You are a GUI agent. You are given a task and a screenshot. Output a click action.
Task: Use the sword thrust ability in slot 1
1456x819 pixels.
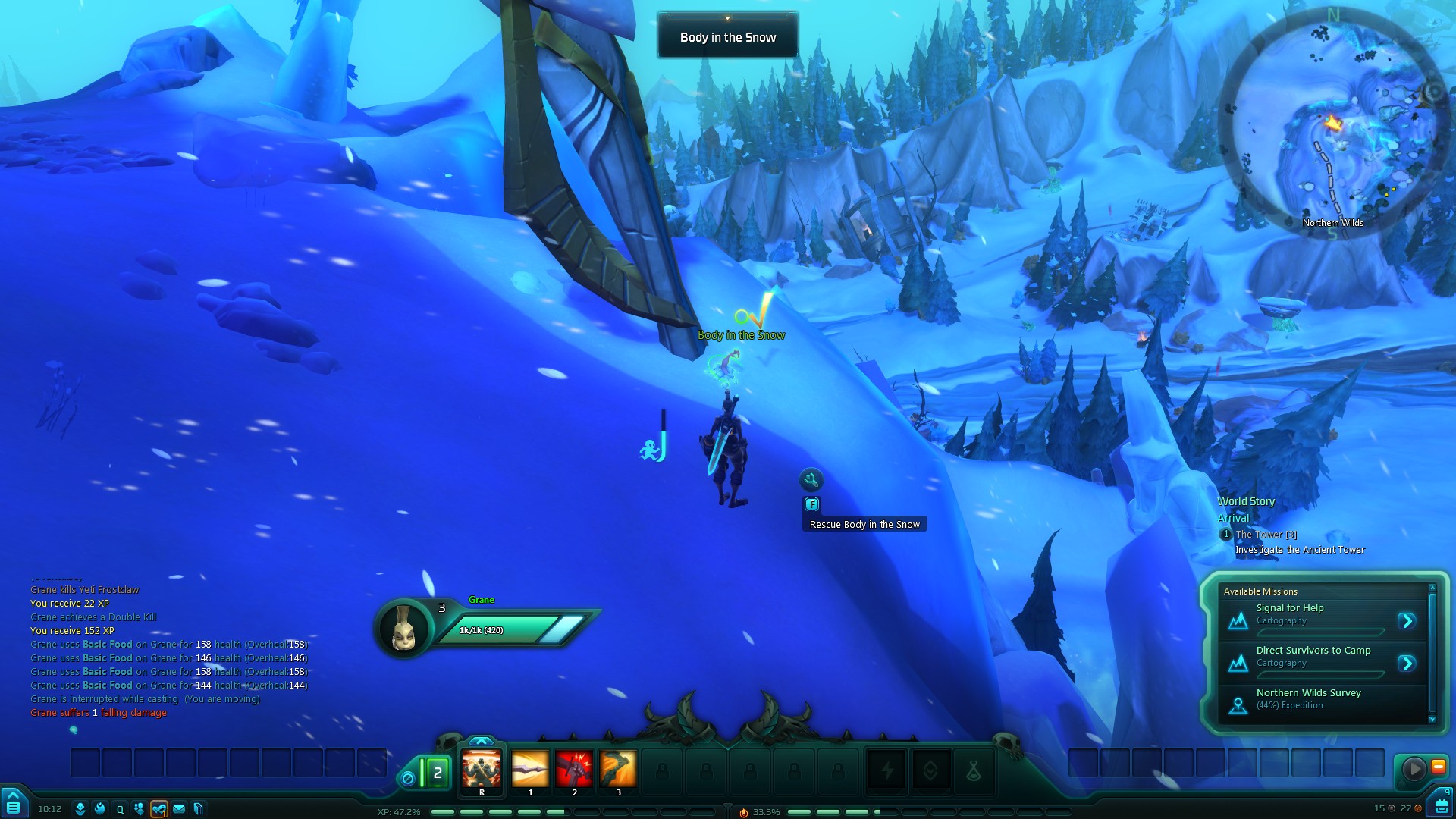point(530,769)
